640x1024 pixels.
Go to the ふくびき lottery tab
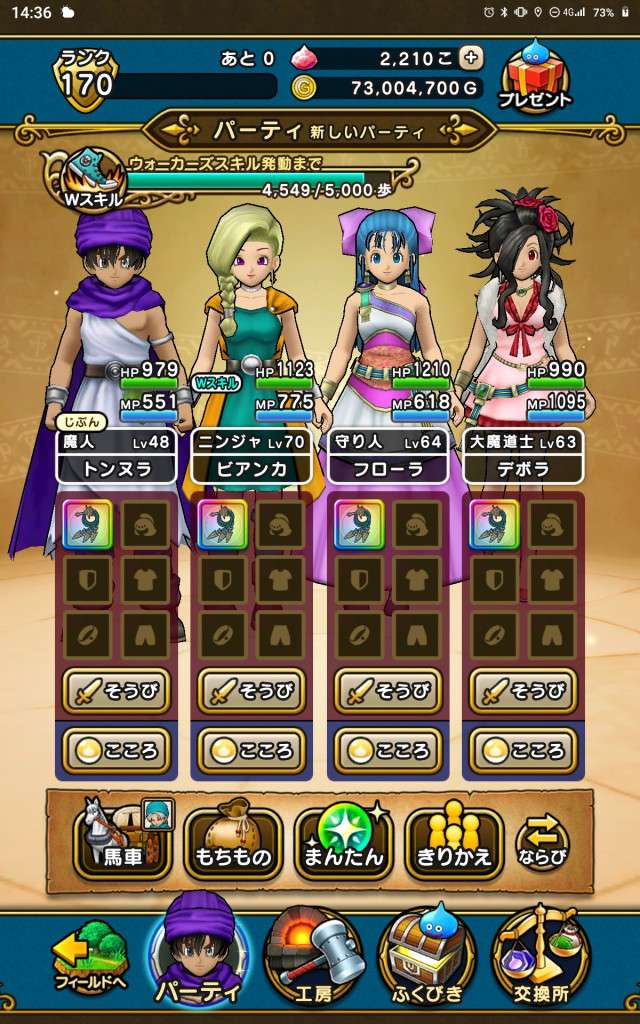point(427,958)
